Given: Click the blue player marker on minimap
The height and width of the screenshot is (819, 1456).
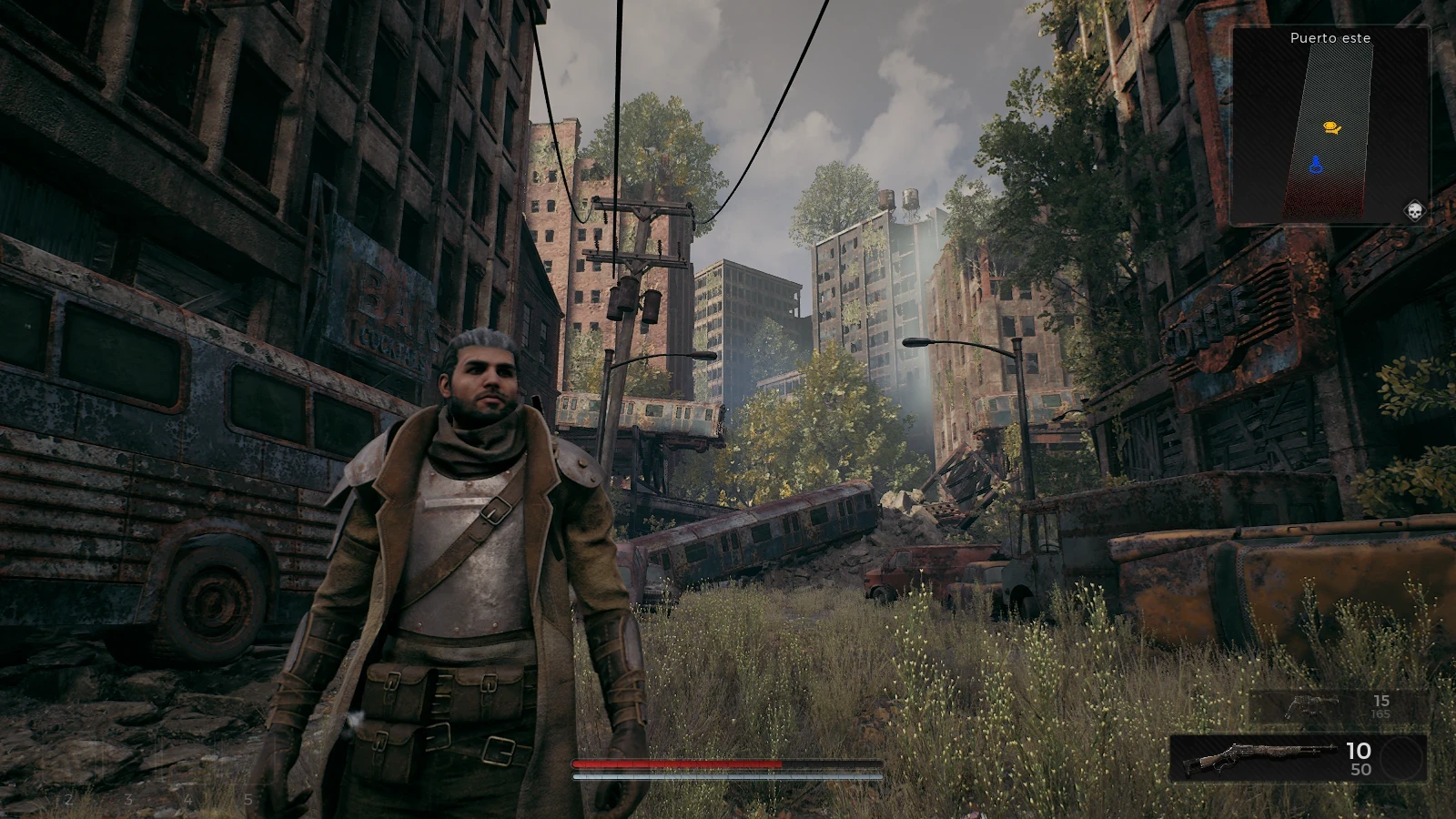Looking at the screenshot, I should pos(1315,165).
